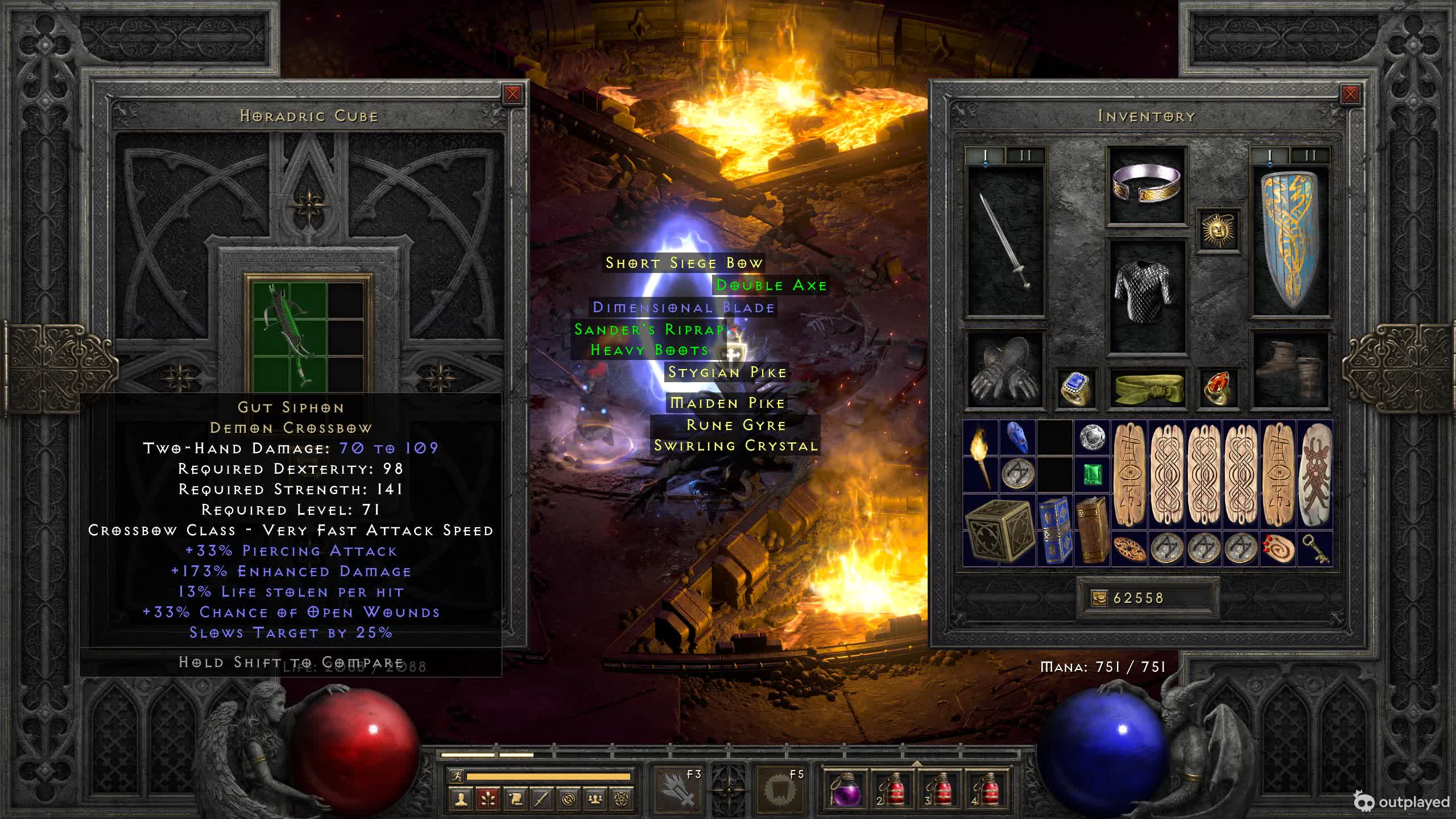The width and height of the screenshot is (1456, 819).
Task: Select the equipped circlet helm slot
Action: pyautogui.click(x=1147, y=185)
